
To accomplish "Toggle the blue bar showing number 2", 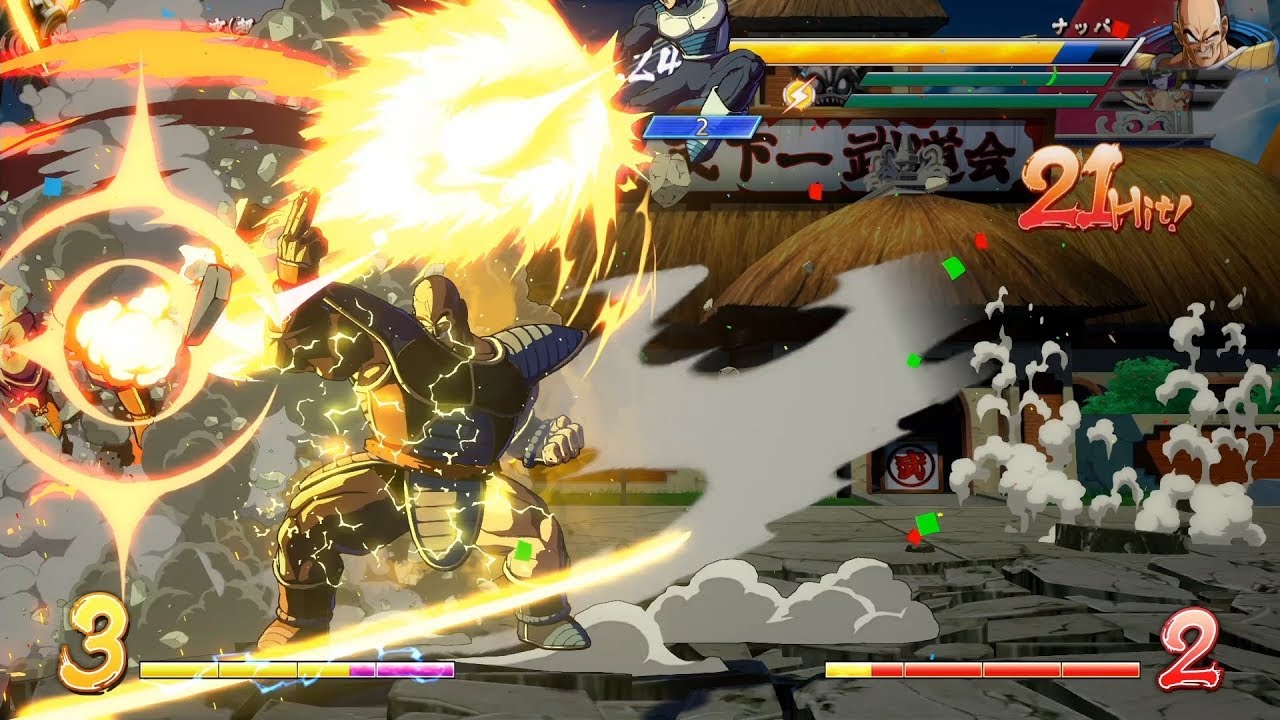I will coord(700,128).
